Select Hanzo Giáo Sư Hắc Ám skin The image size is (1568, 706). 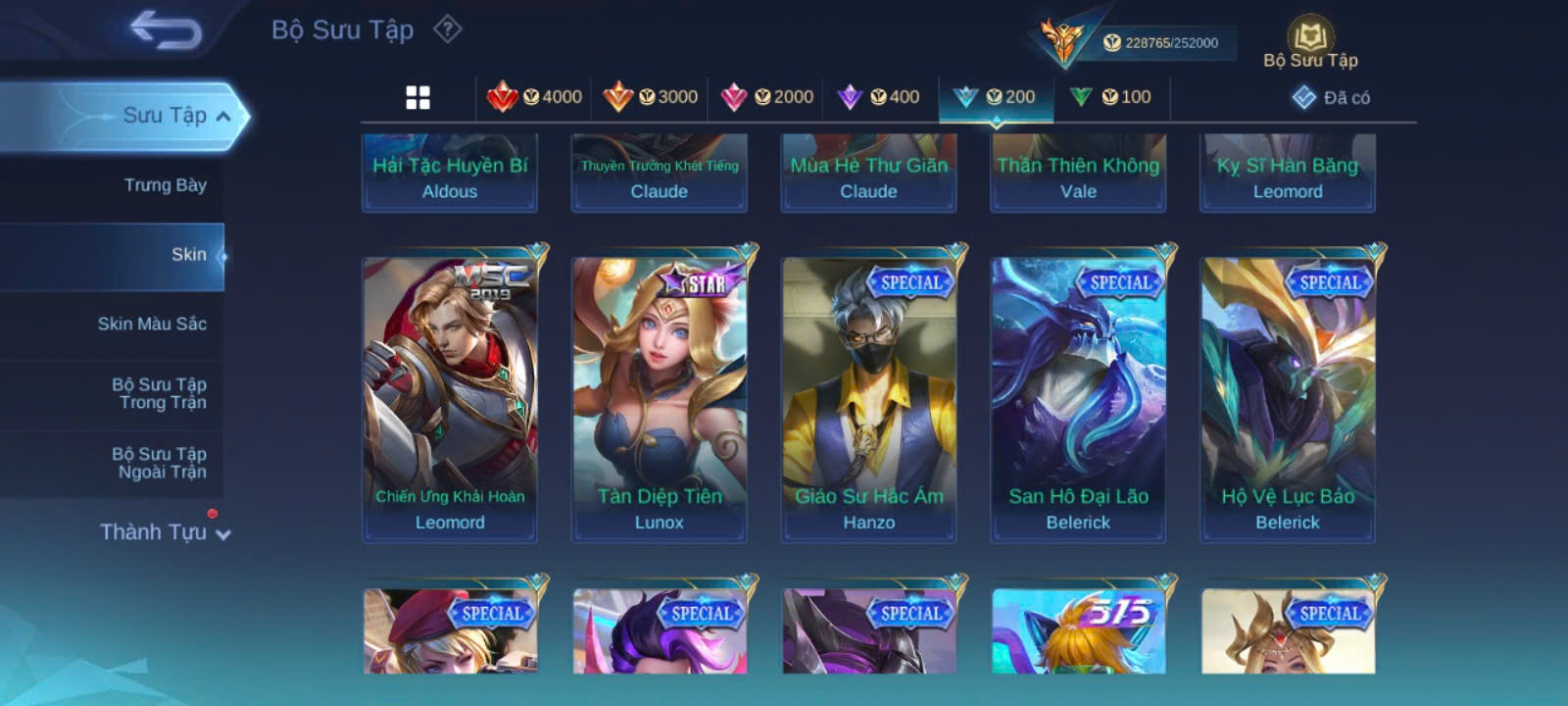[869, 394]
